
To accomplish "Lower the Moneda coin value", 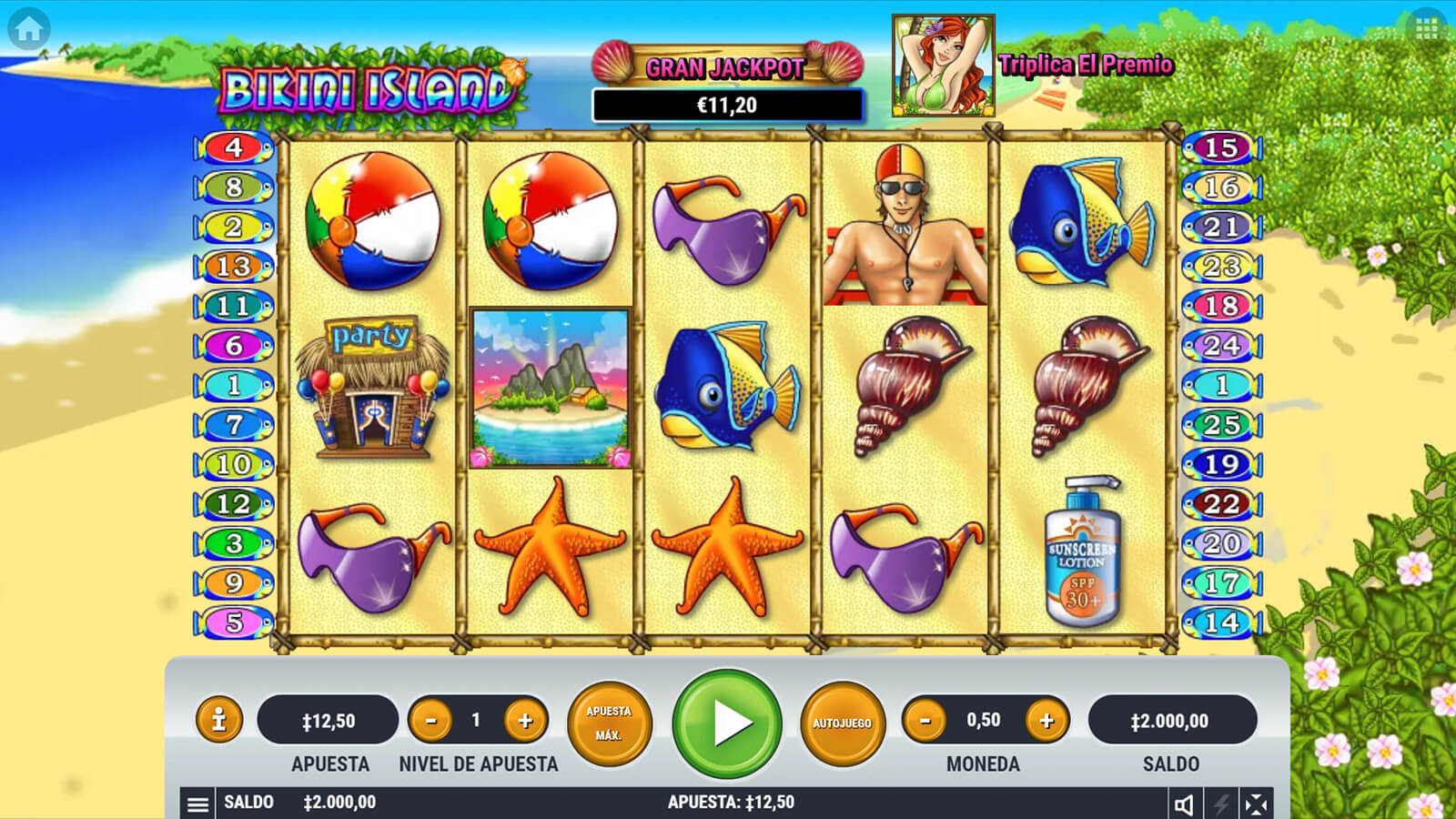I will [925, 721].
